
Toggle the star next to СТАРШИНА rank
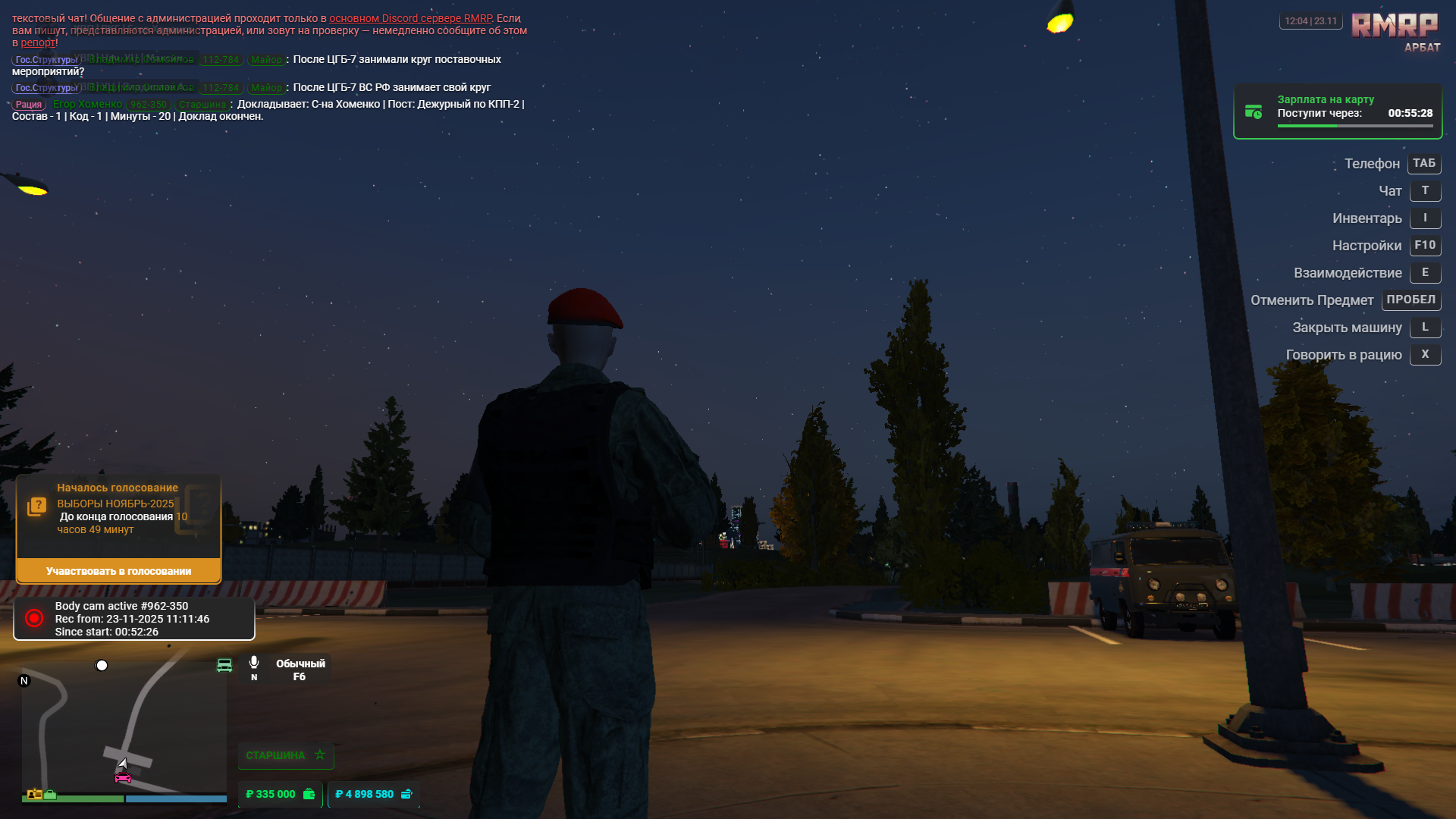pyautogui.click(x=320, y=755)
